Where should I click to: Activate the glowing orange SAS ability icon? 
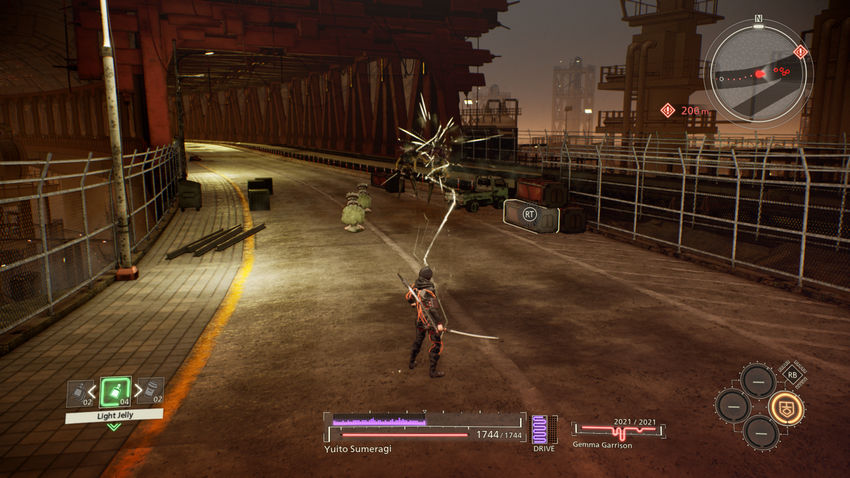(x=787, y=407)
